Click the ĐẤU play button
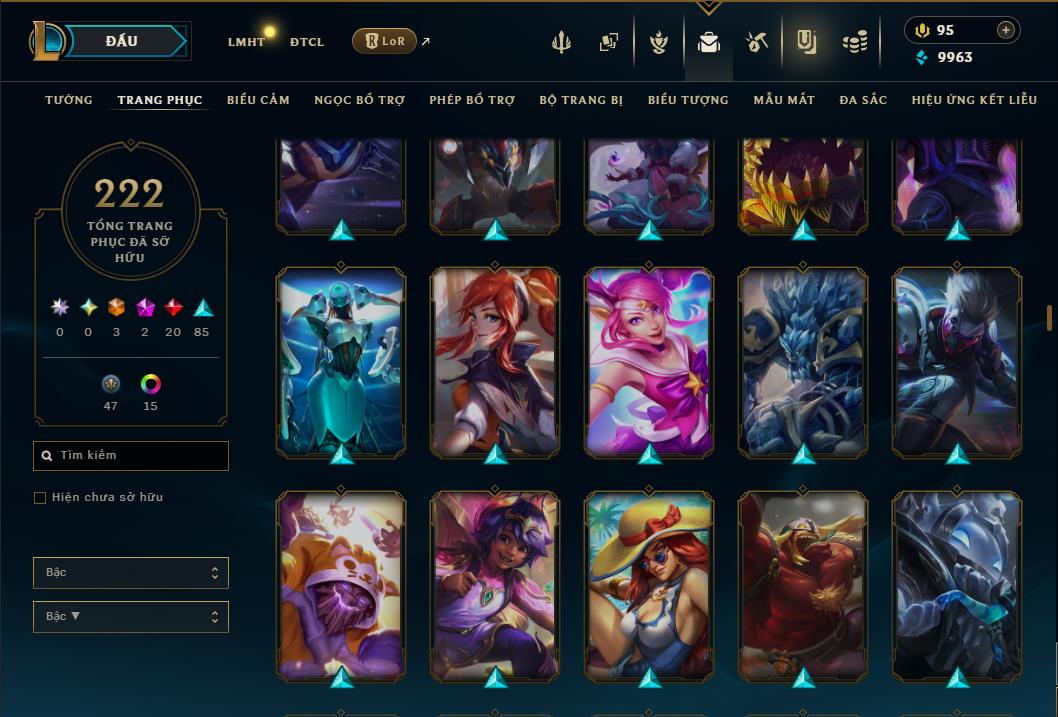1058x717 pixels. 122,41
